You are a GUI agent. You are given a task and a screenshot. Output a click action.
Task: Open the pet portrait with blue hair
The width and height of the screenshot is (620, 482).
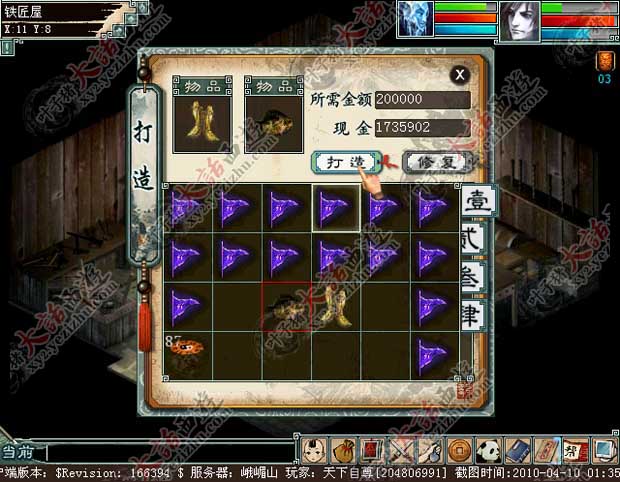(415, 19)
